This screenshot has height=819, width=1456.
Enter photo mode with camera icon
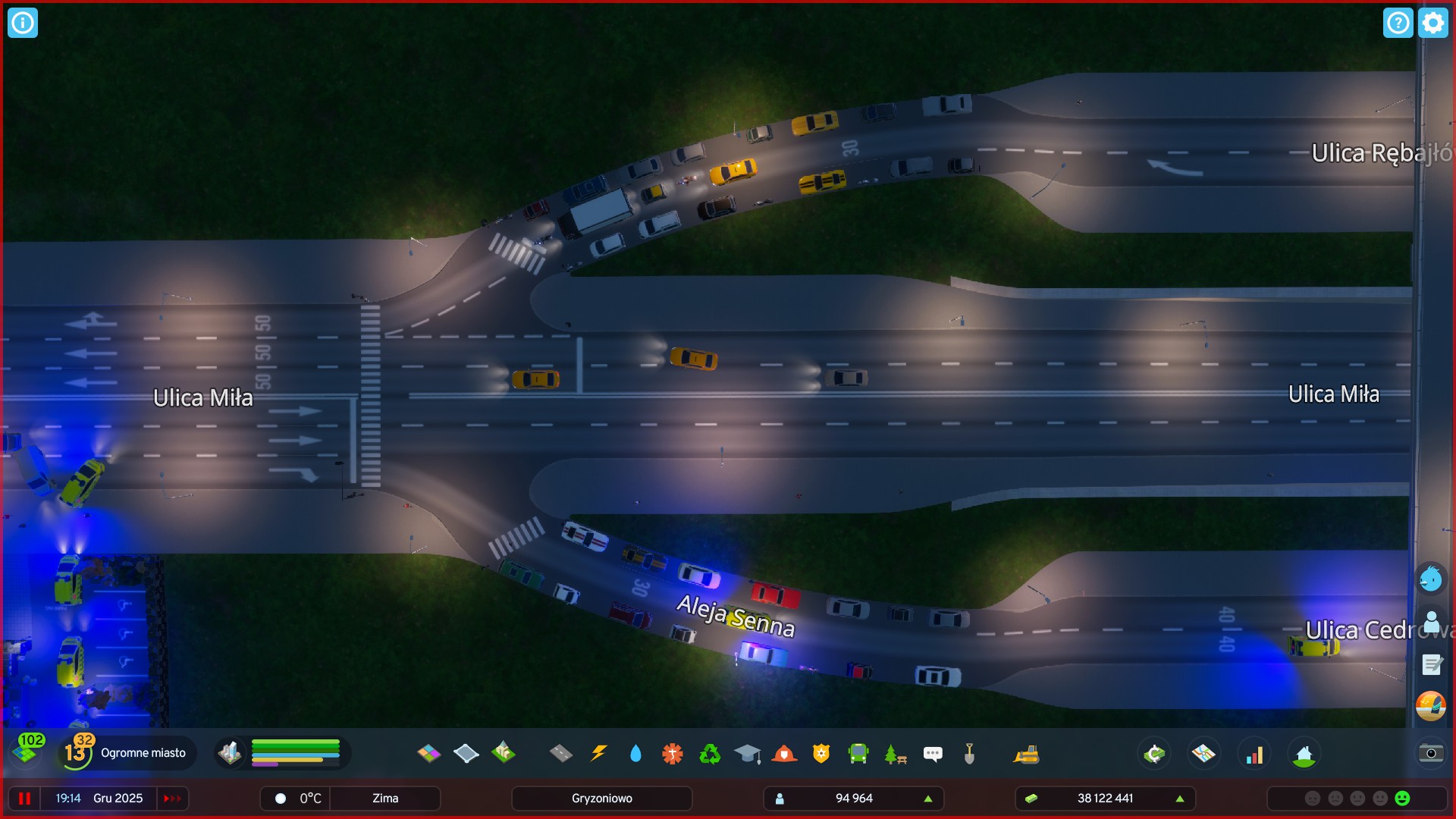(x=1430, y=753)
